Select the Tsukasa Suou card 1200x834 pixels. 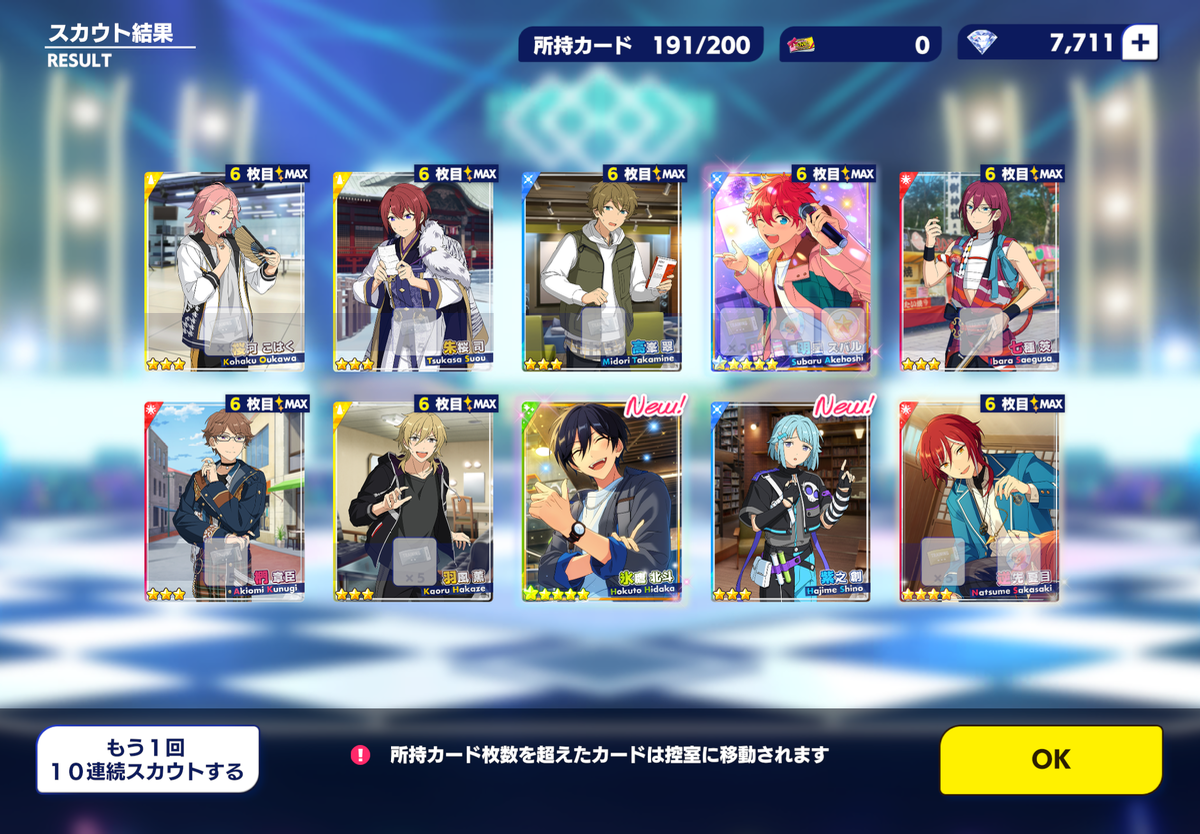point(413,272)
